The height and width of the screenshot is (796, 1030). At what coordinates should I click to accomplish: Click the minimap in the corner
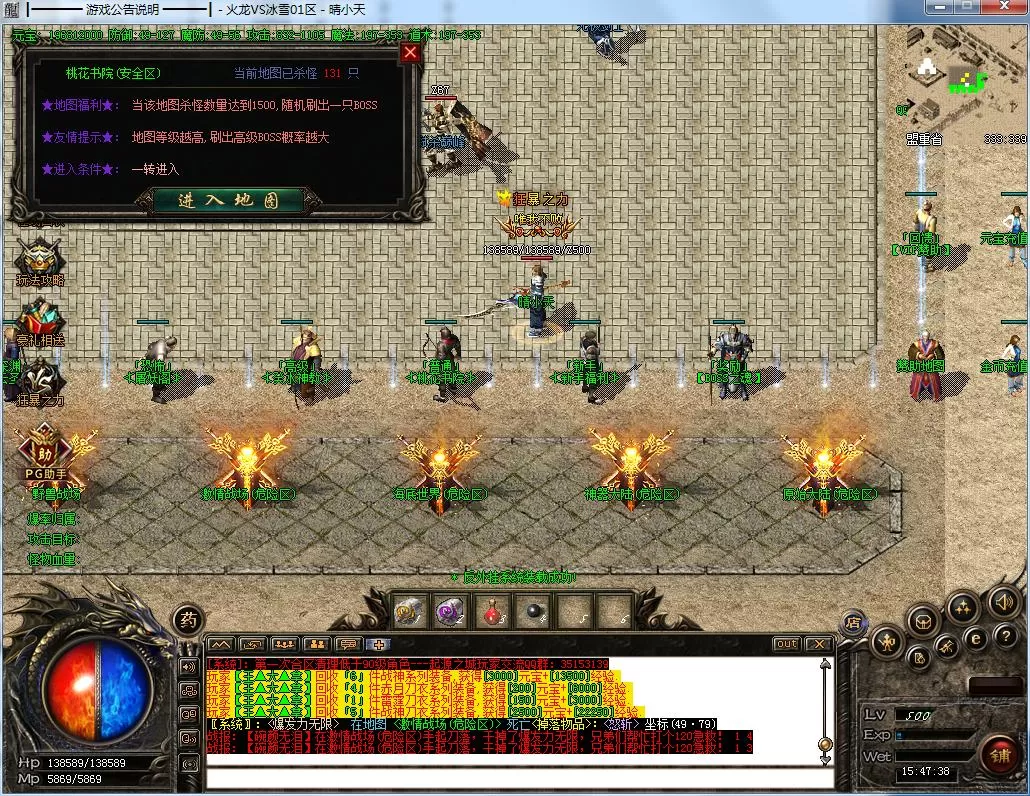click(x=962, y=70)
